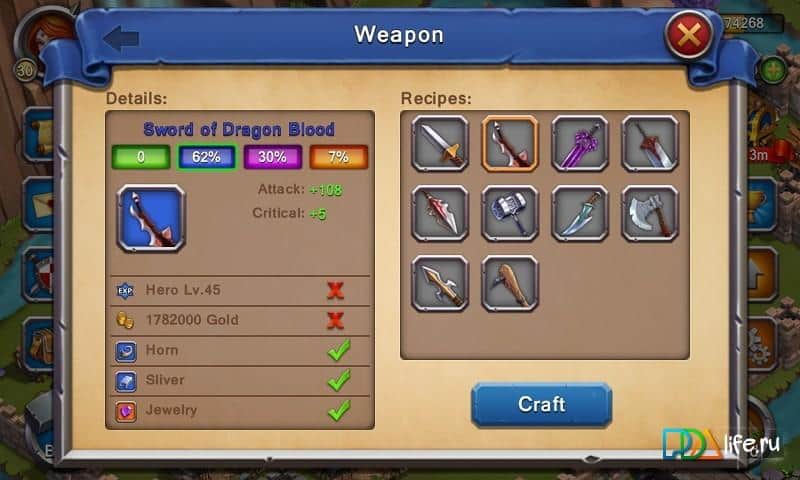
Task: Tap the Jewelry material row
Action: [x=238, y=410]
